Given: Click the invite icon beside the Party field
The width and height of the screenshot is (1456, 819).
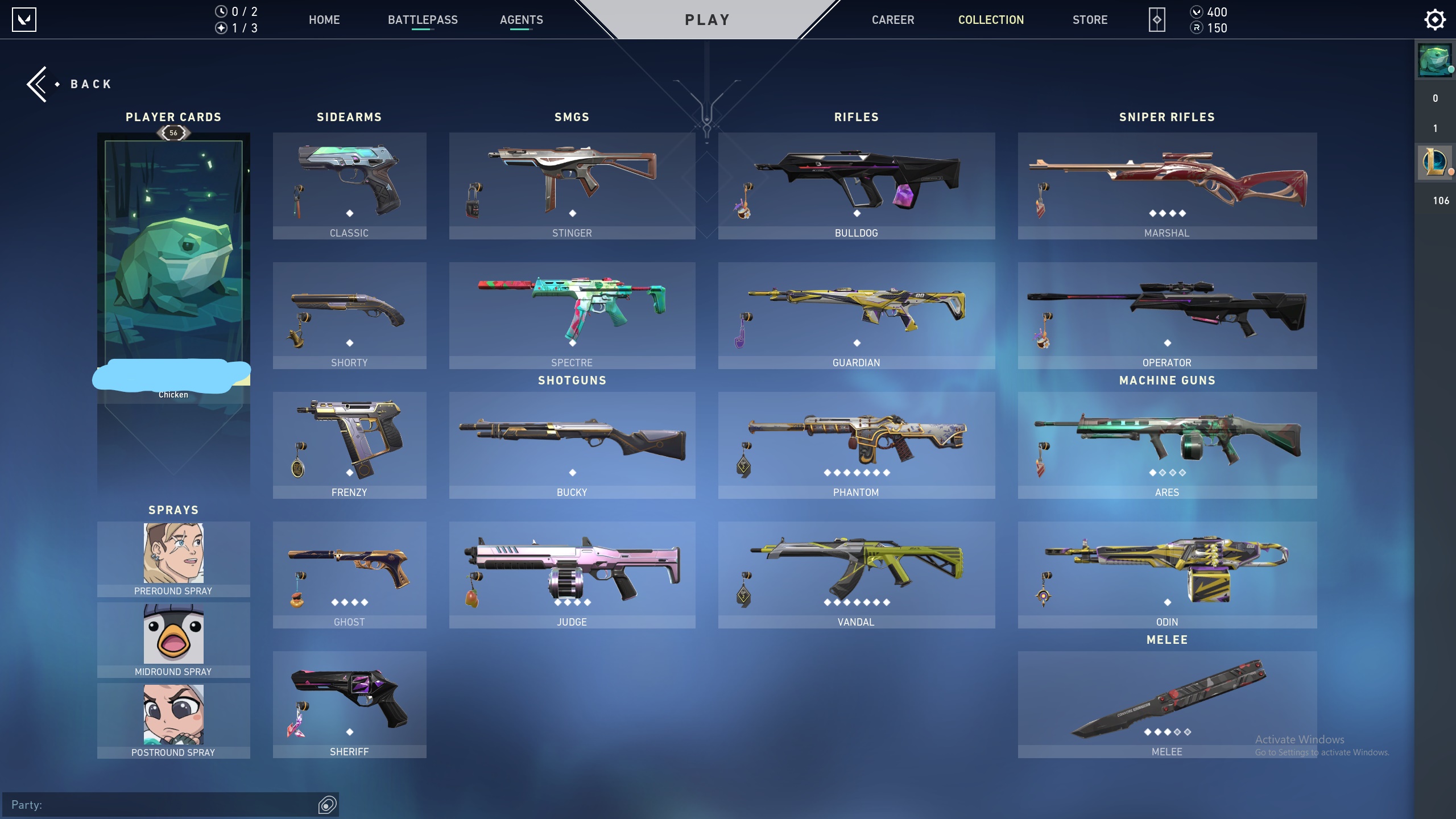Looking at the screenshot, I should point(328,804).
